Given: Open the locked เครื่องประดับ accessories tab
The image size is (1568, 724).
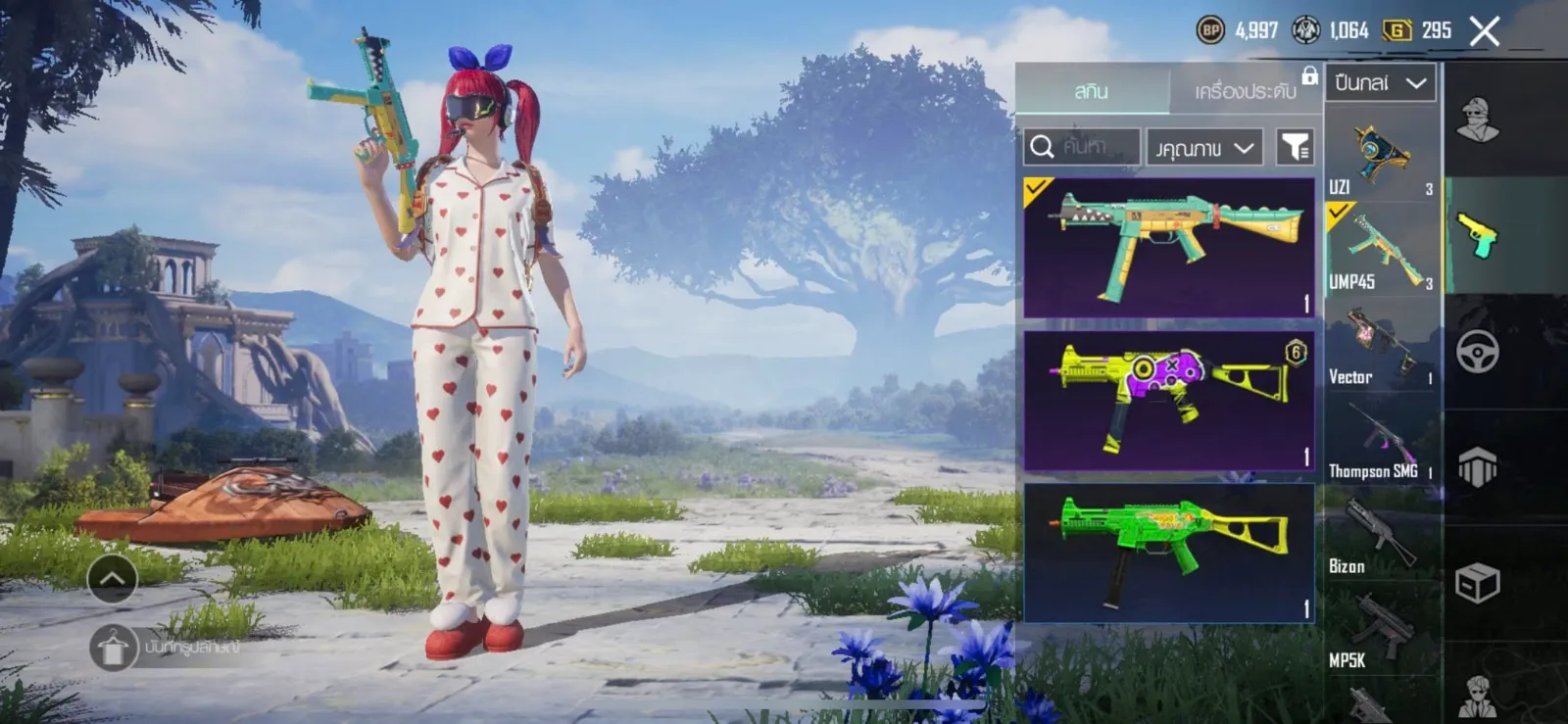Looking at the screenshot, I should (x=1246, y=91).
